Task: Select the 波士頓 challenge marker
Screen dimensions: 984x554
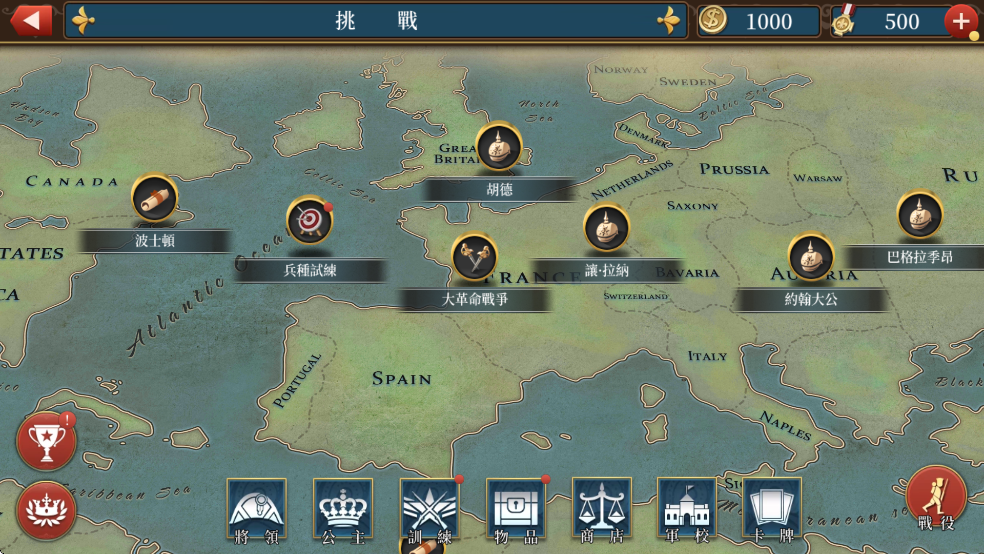Action: 155,199
